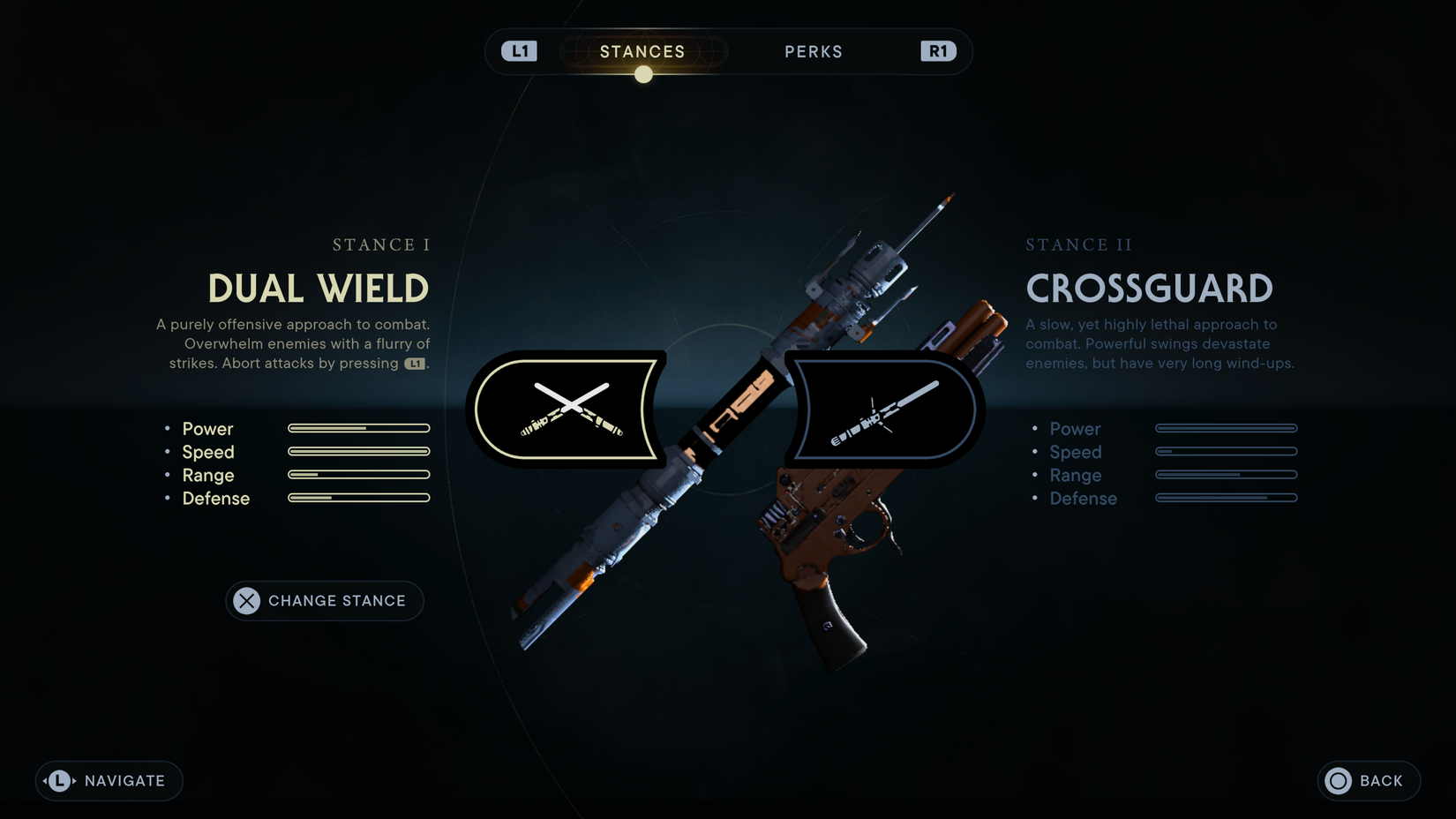This screenshot has width=1456, height=819.
Task: Click the X button icon beside Change Stance
Action: (x=244, y=601)
